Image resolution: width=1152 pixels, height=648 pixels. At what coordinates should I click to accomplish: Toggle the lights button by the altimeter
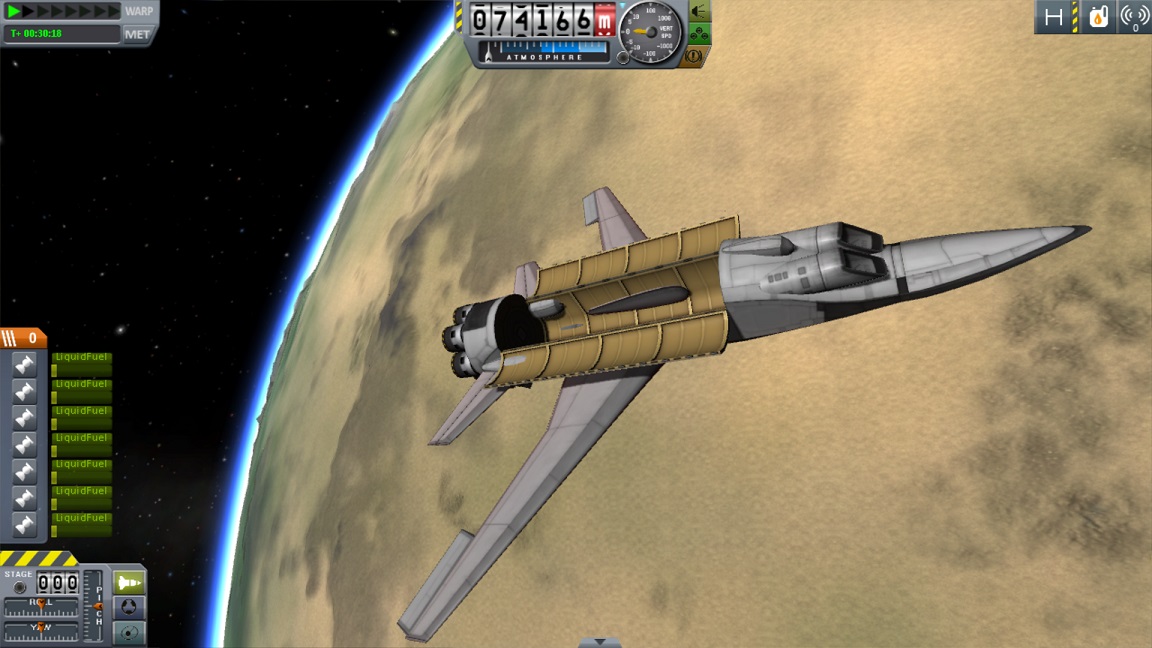pyautogui.click(x=699, y=12)
